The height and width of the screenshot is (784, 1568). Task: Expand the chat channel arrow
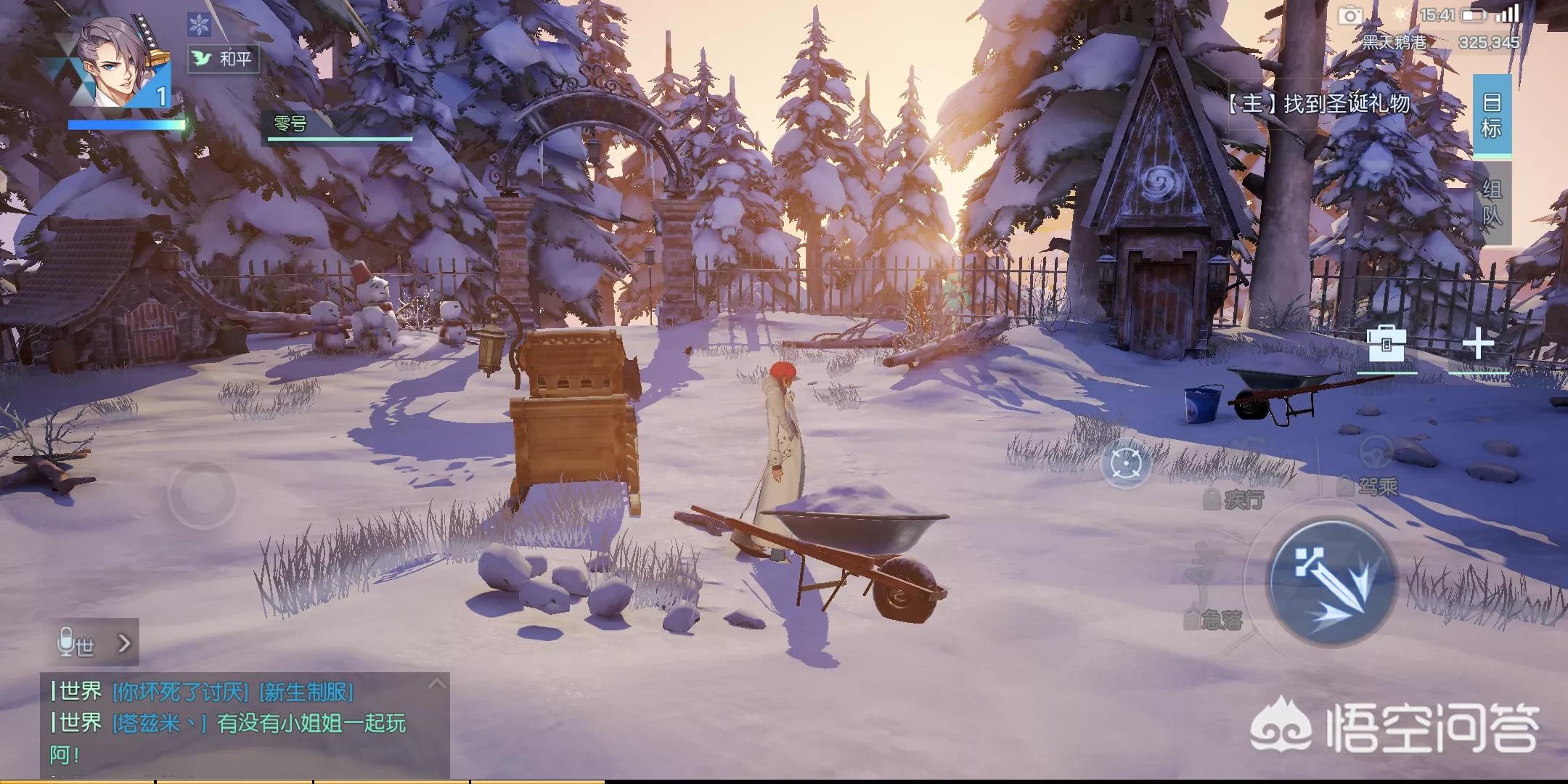pos(124,643)
